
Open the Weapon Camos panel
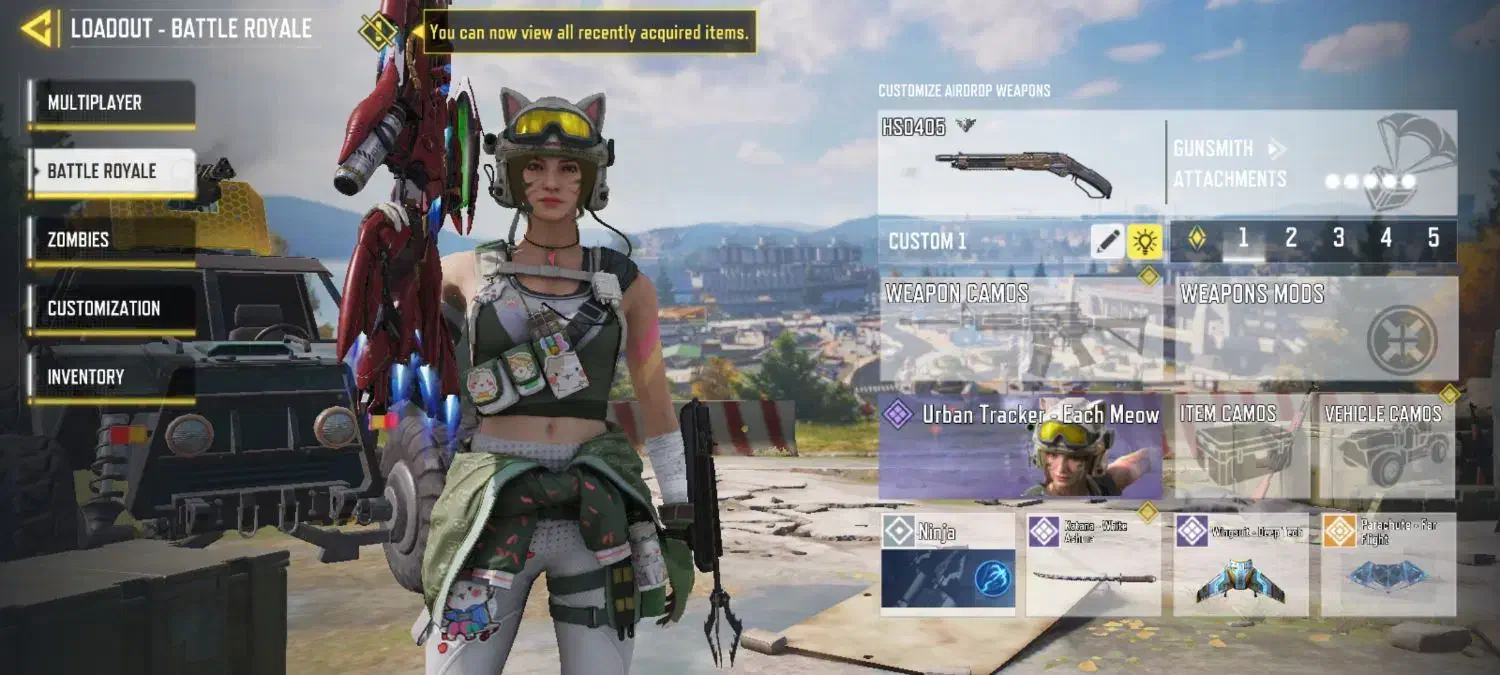coord(1021,330)
